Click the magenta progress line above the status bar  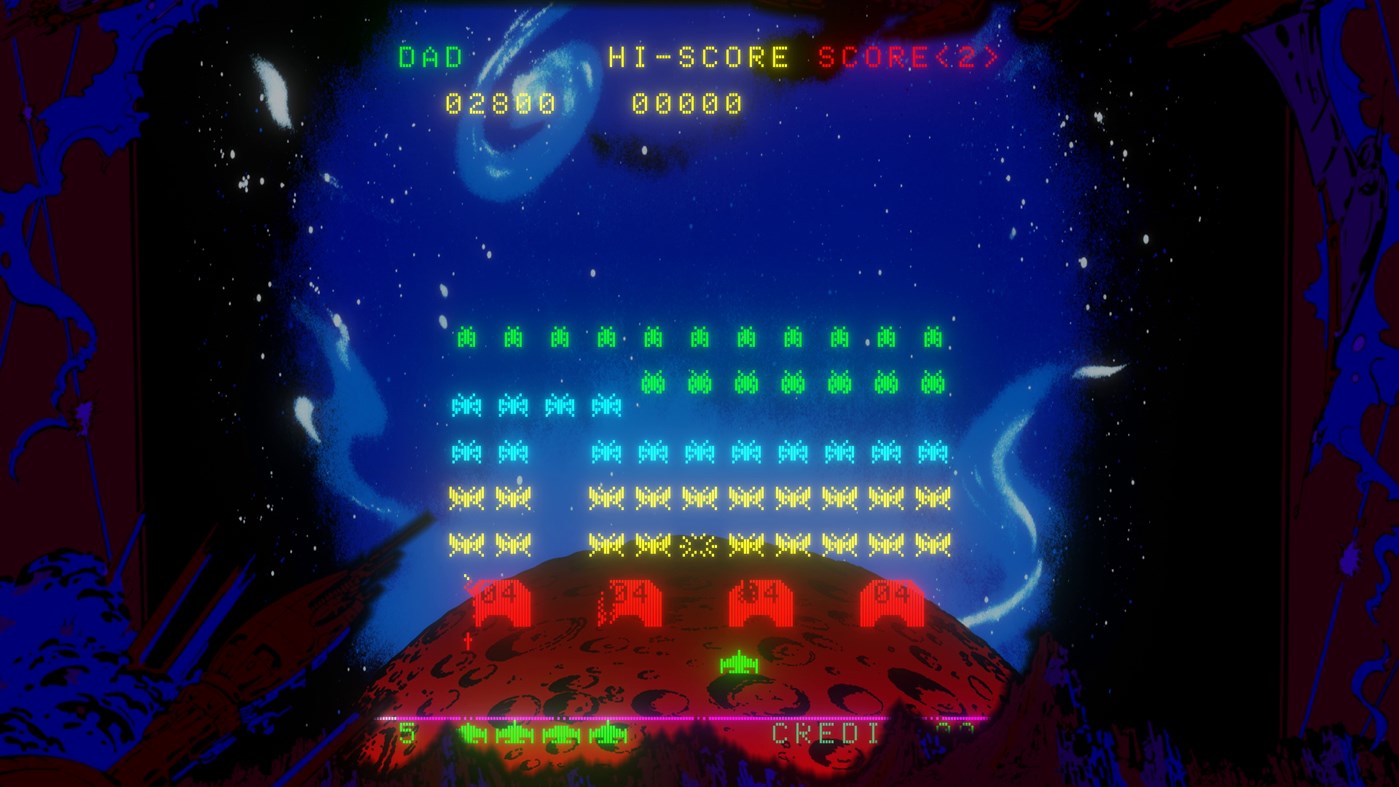(x=700, y=716)
